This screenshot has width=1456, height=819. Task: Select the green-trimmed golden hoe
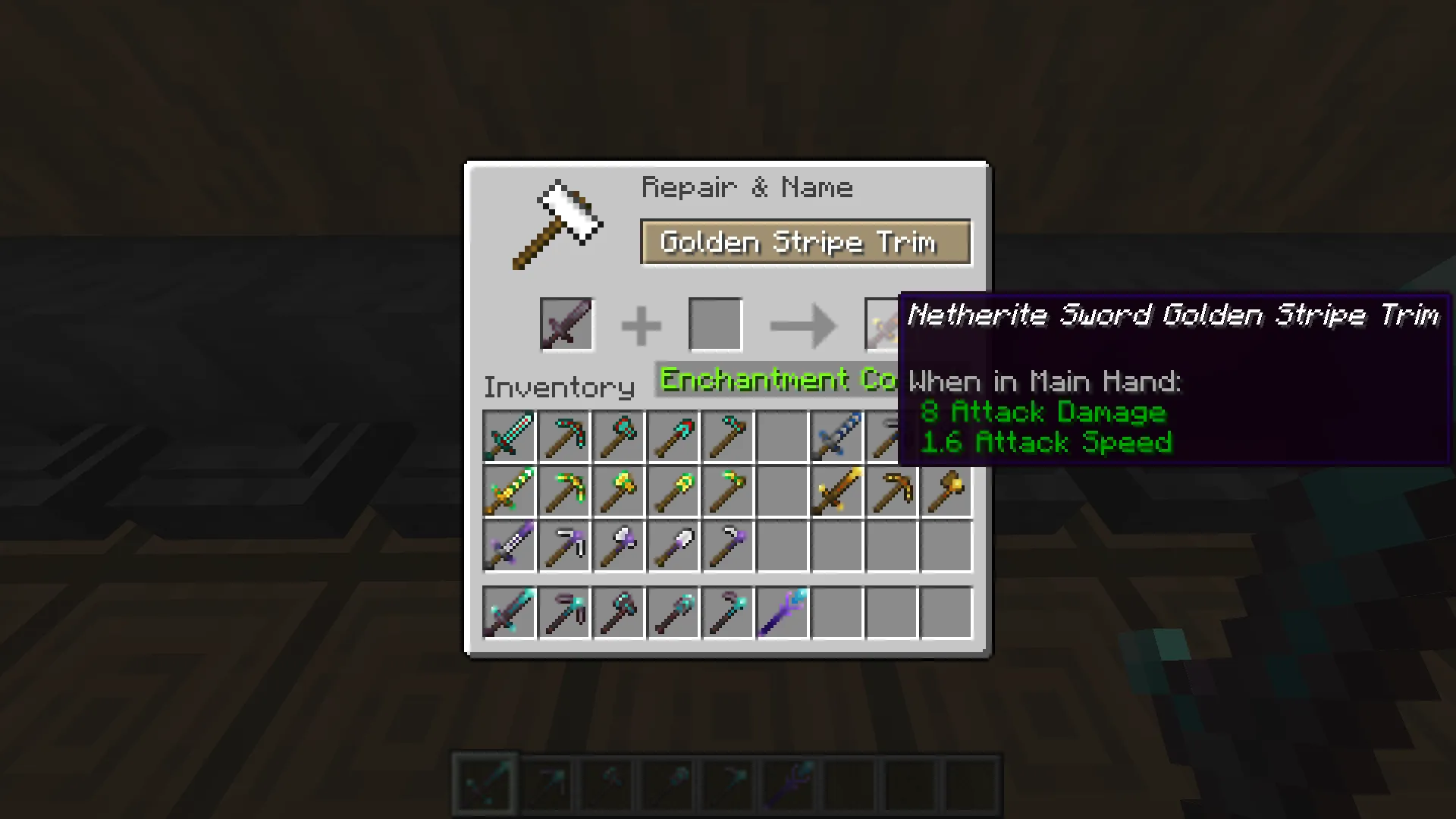728,491
